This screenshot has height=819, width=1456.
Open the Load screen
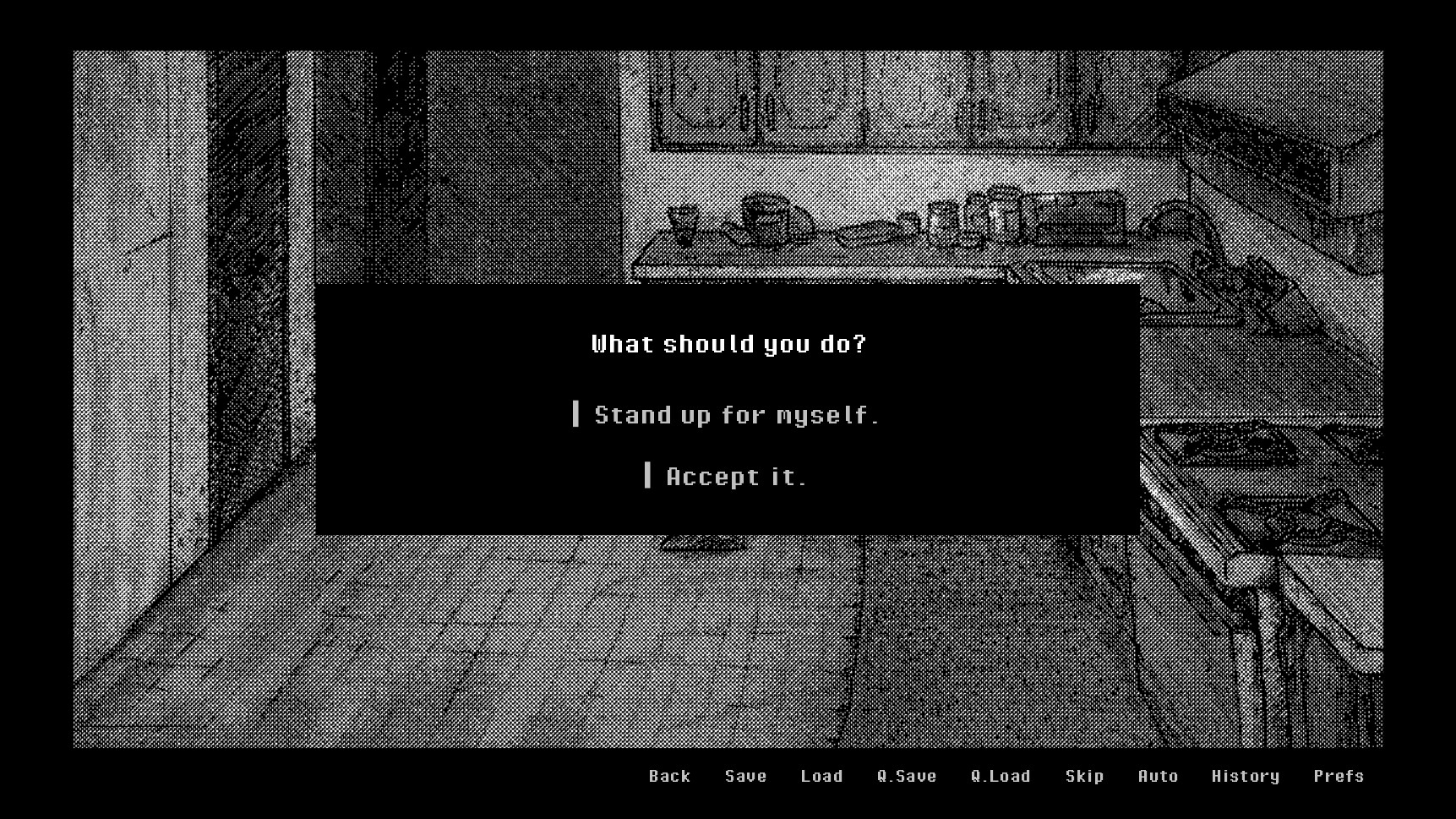(821, 776)
